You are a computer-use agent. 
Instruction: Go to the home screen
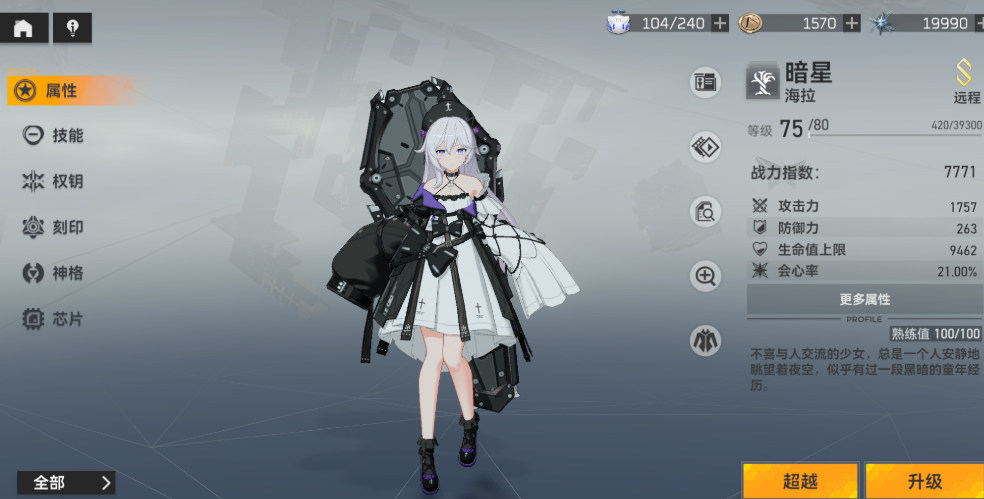point(23,28)
